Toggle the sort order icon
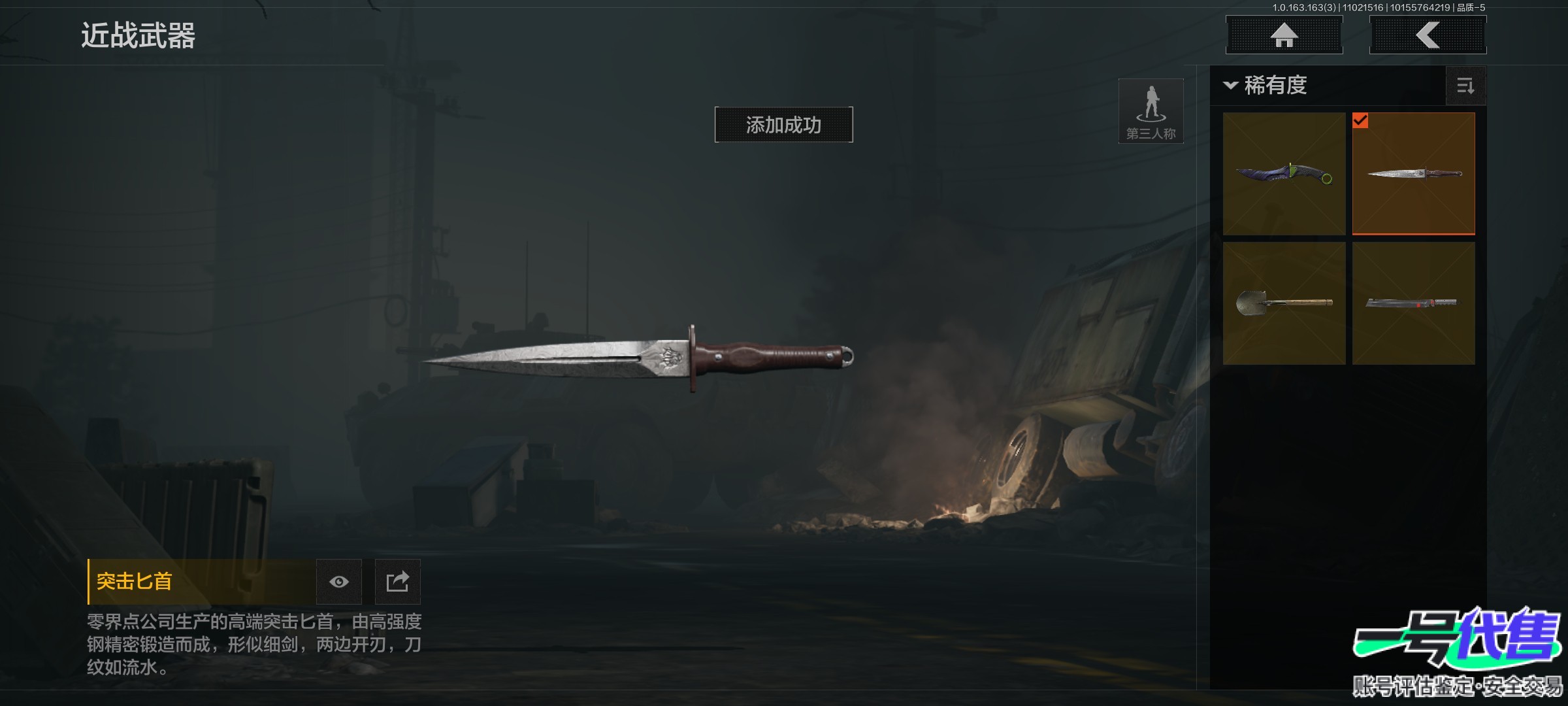 click(x=1465, y=86)
